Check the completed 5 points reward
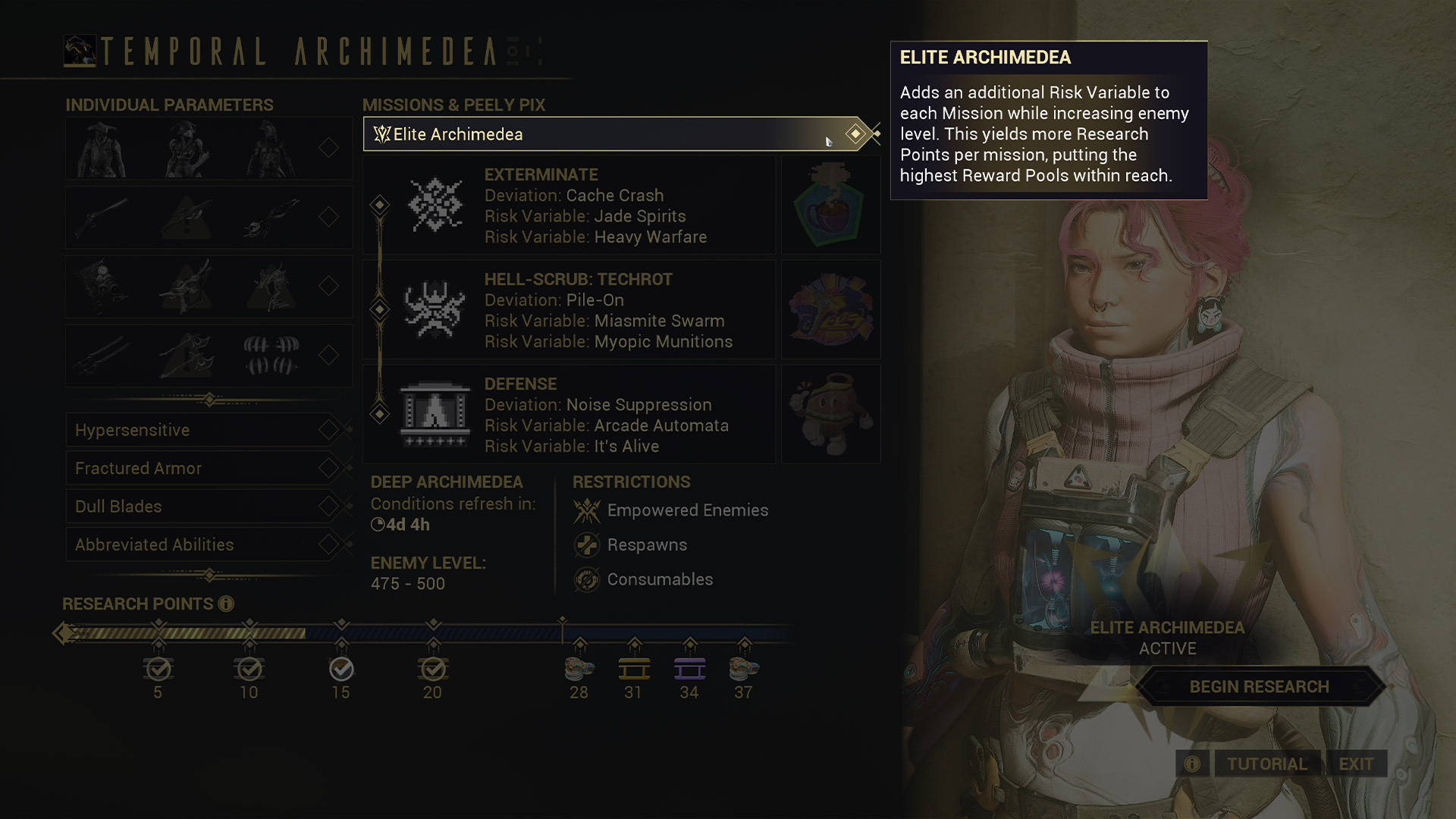Viewport: 1456px width, 819px height. pos(158,670)
